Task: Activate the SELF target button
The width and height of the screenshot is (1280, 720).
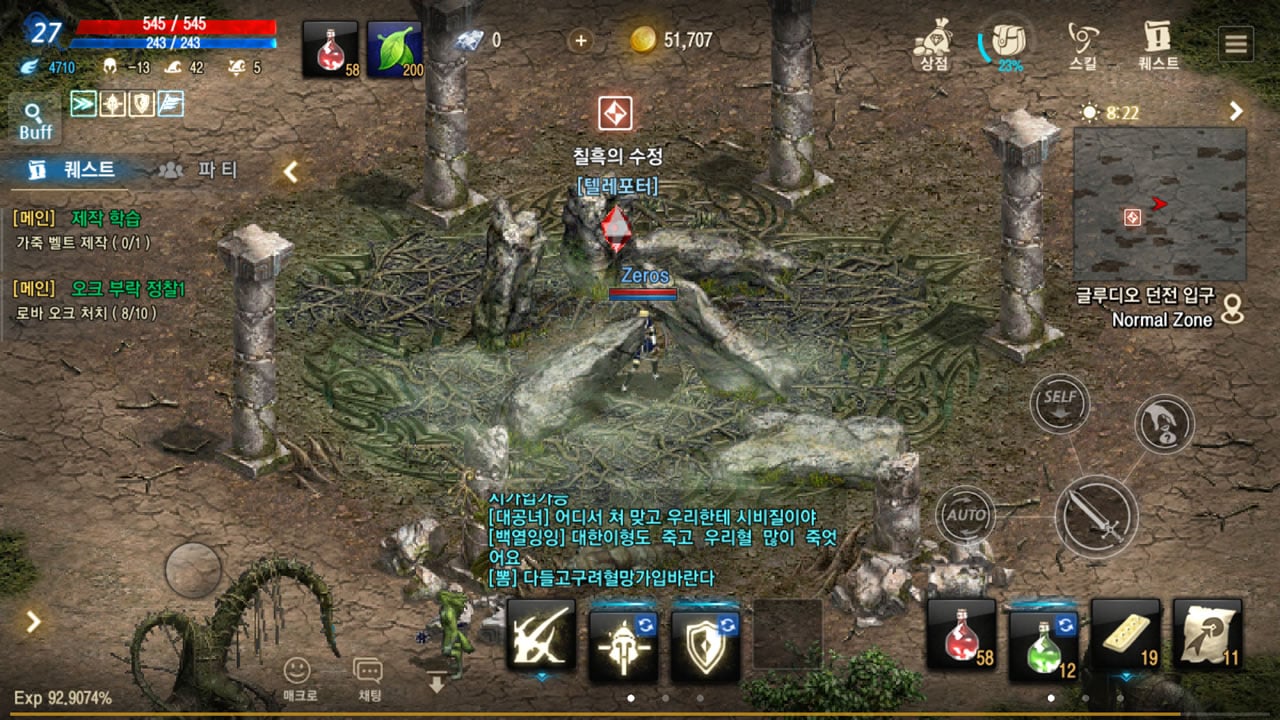Action: coord(1060,403)
